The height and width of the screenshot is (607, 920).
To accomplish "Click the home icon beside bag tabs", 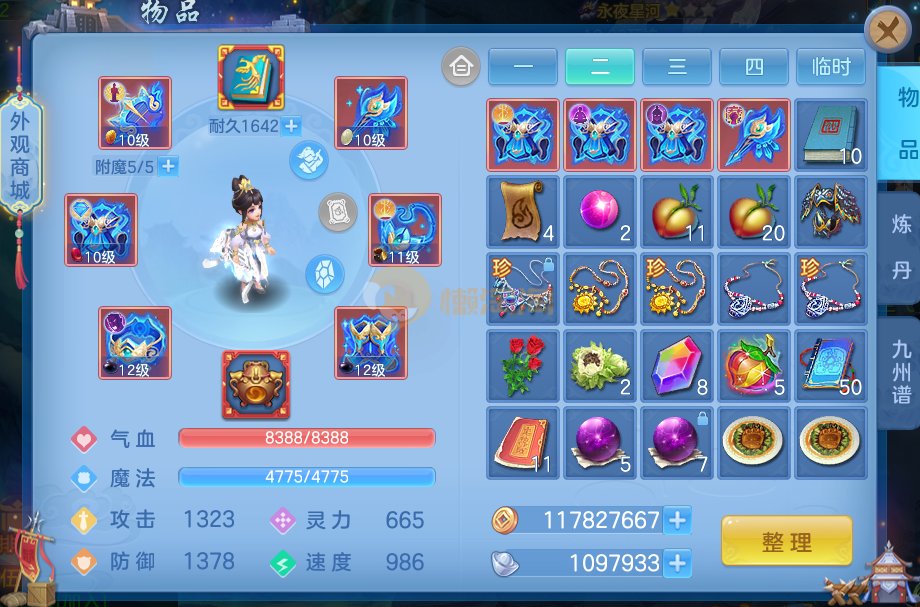I will click(x=461, y=67).
